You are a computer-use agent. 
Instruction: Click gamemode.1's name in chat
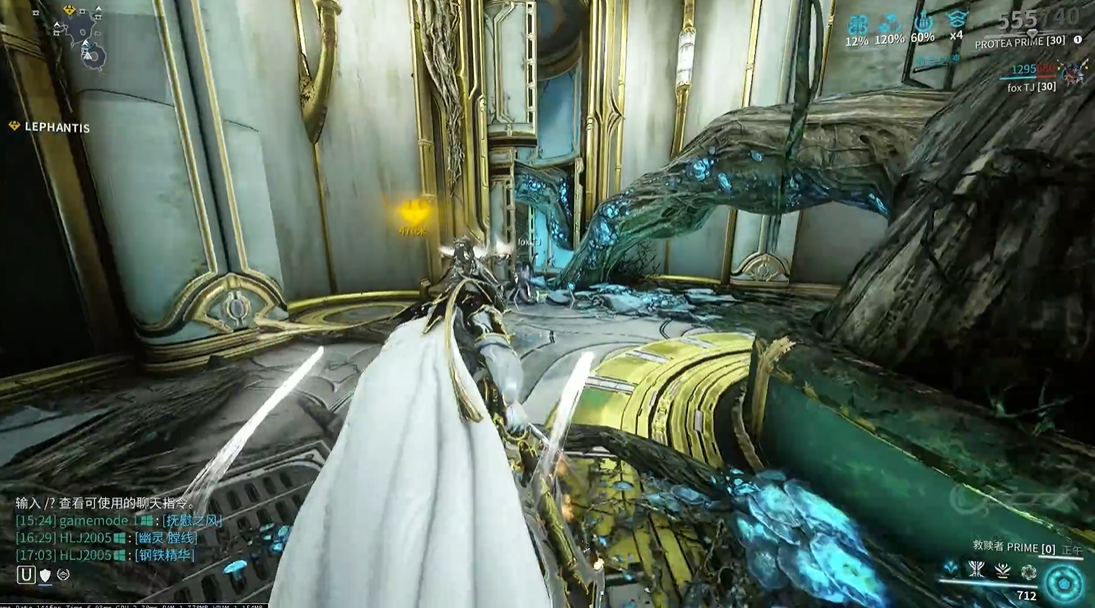click(x=94, y=521)
